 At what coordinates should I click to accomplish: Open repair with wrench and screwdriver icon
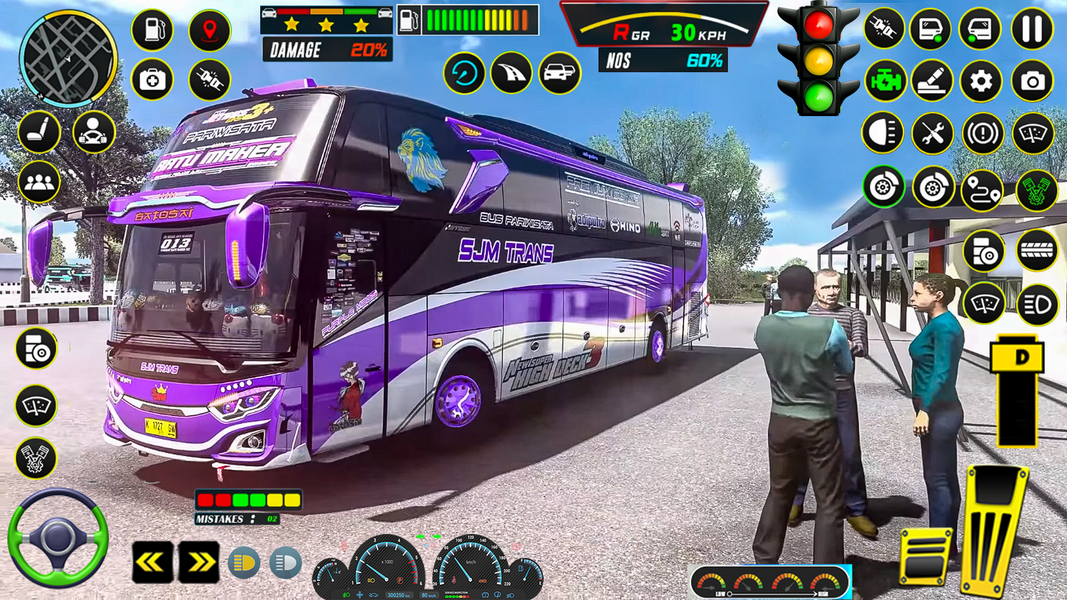coord(932,133)
